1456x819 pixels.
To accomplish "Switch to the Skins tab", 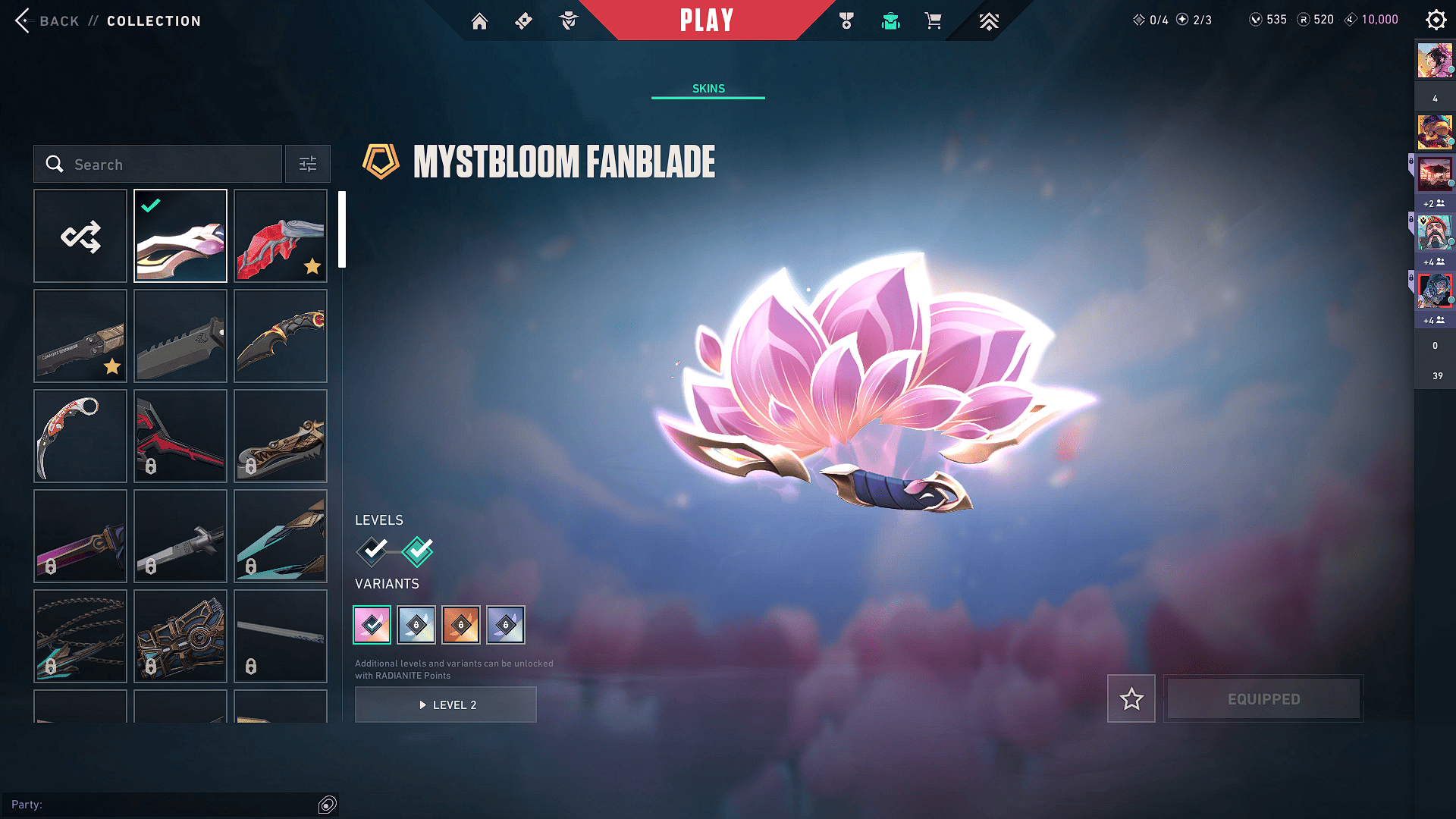I will pyautogui.click(x=708, y=89).
